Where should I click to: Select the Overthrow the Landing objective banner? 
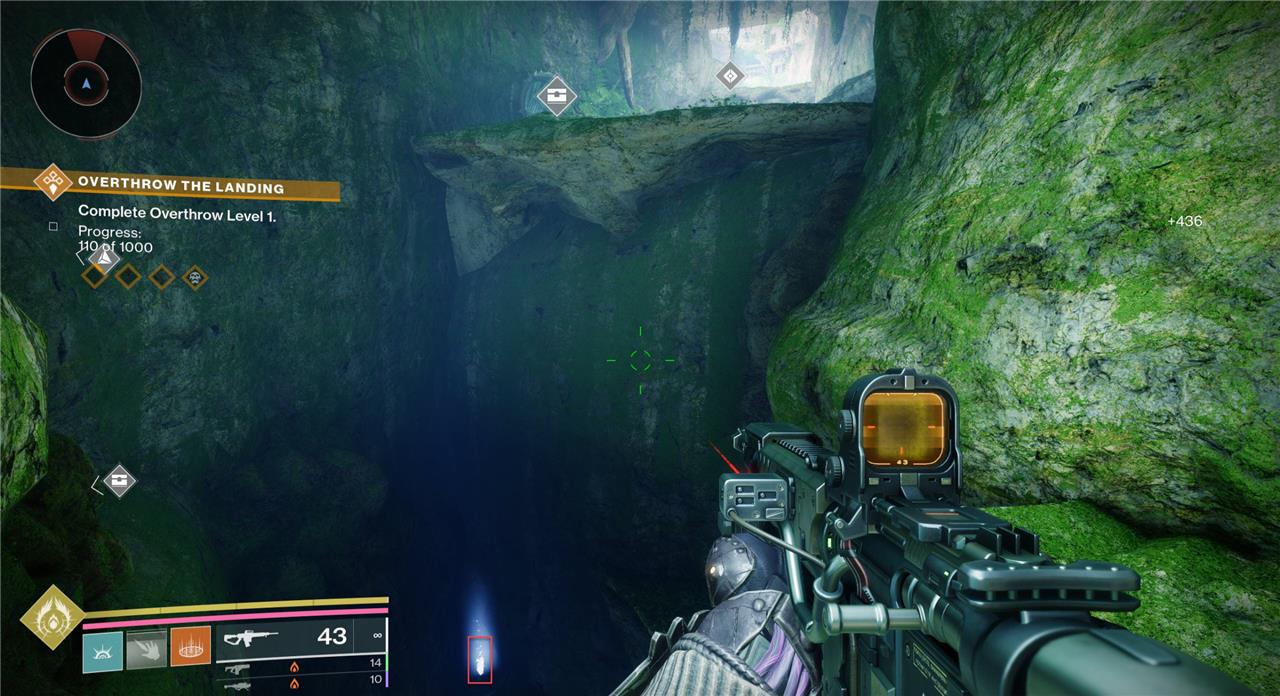click(x=180, y=186)
